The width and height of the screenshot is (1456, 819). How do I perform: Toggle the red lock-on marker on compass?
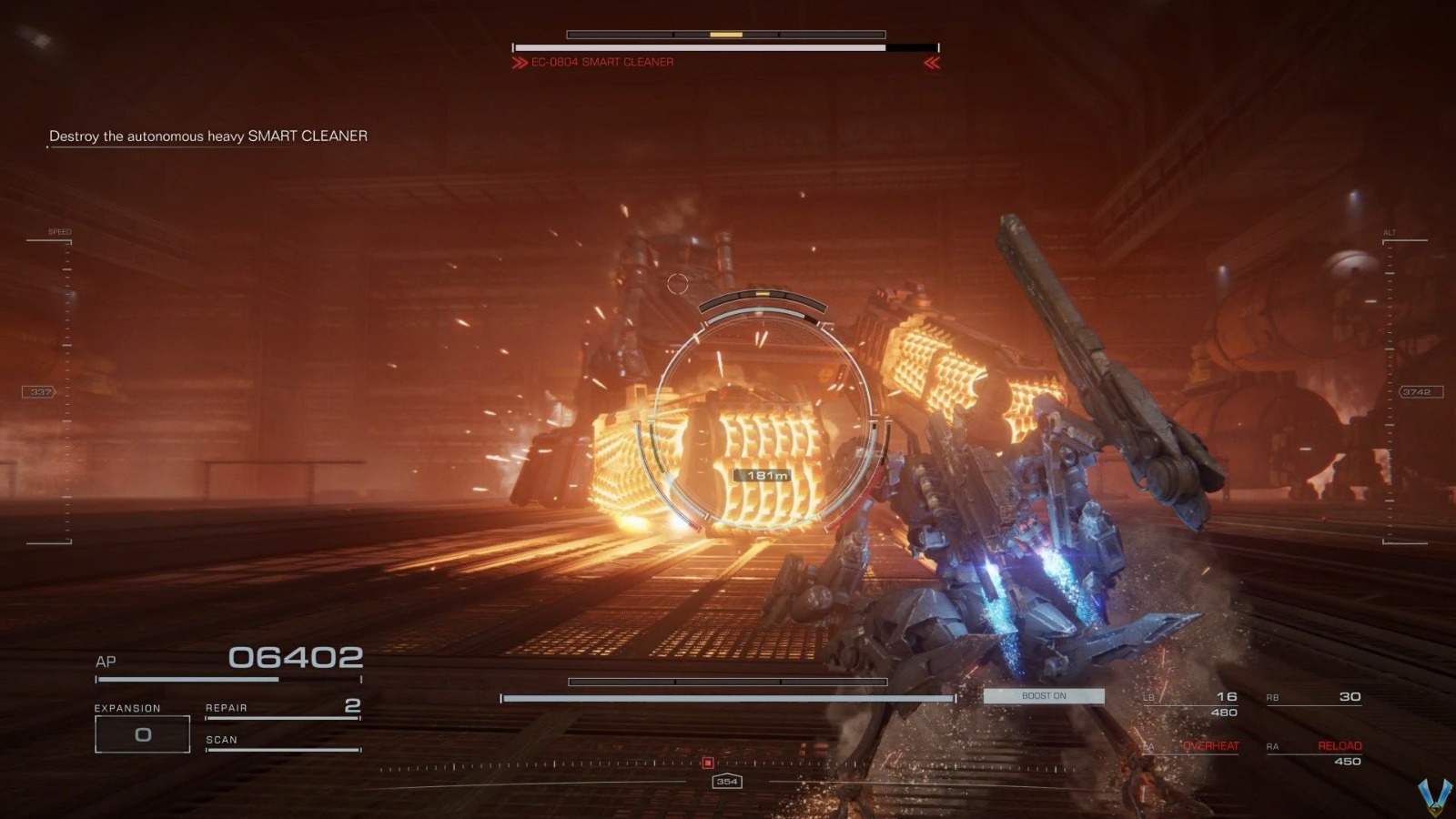pos(709,764)
